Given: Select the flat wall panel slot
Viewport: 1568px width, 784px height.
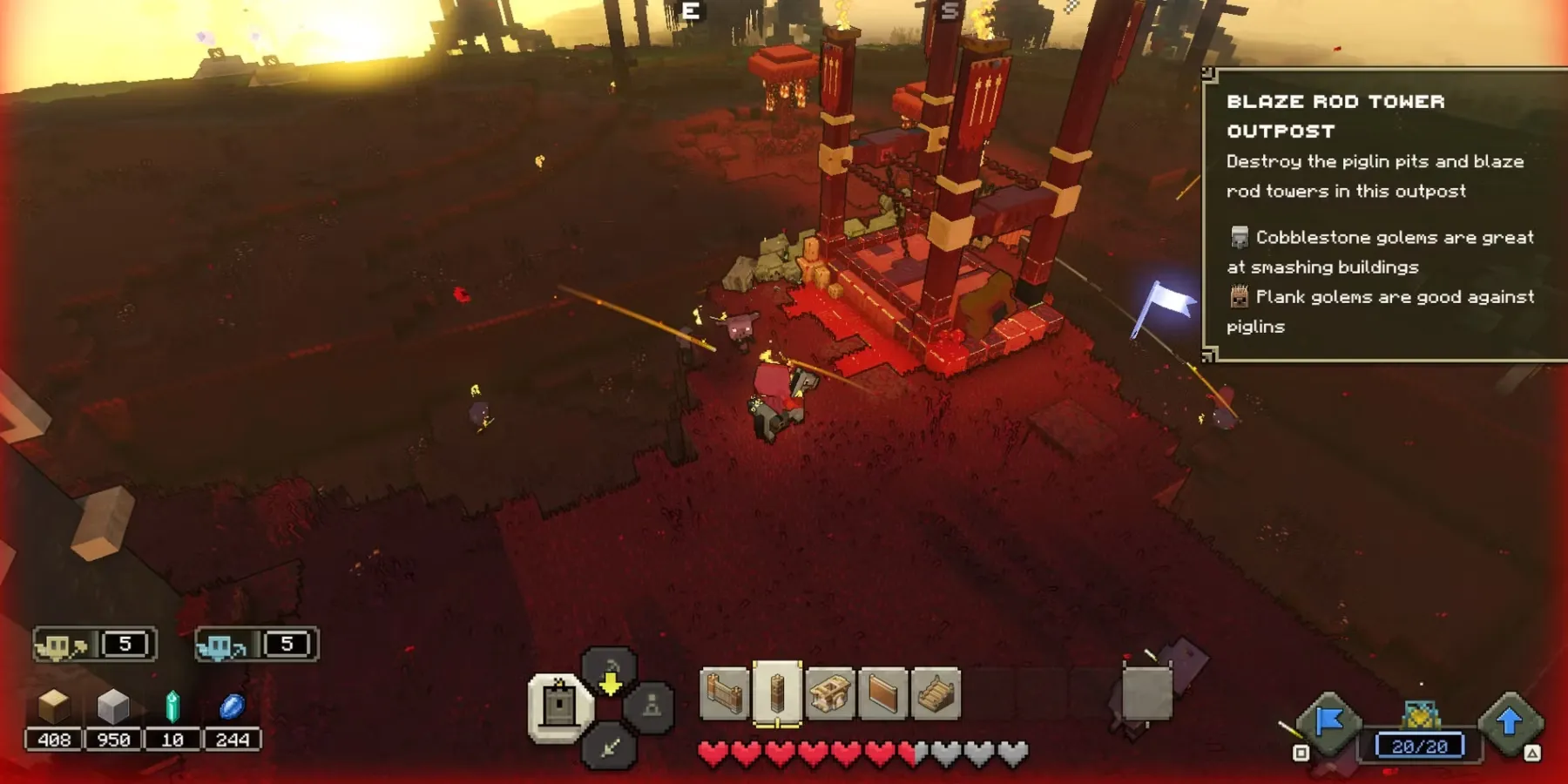Looking at the screenshot, I should click(882, 694).
